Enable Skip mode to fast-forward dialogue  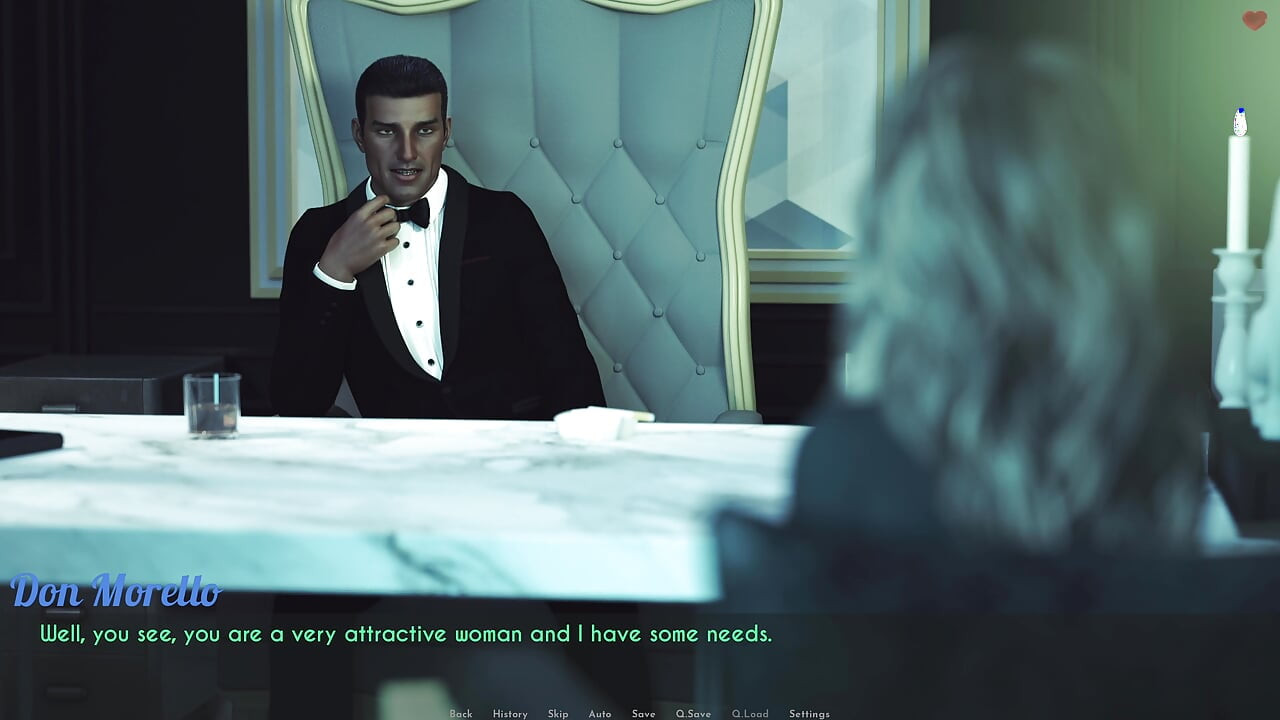(x=557, y=713)
